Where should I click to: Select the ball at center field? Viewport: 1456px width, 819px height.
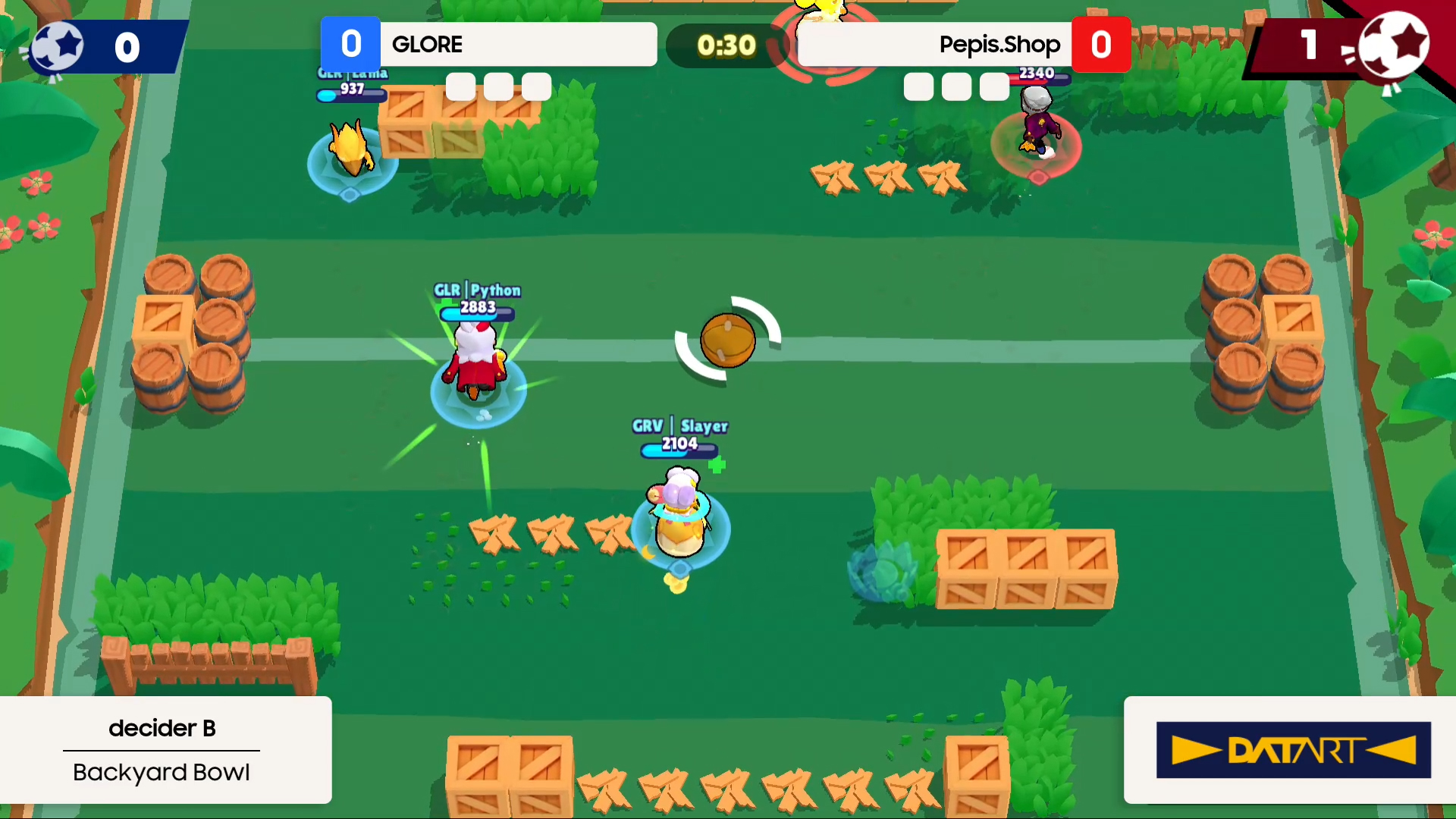726,340
